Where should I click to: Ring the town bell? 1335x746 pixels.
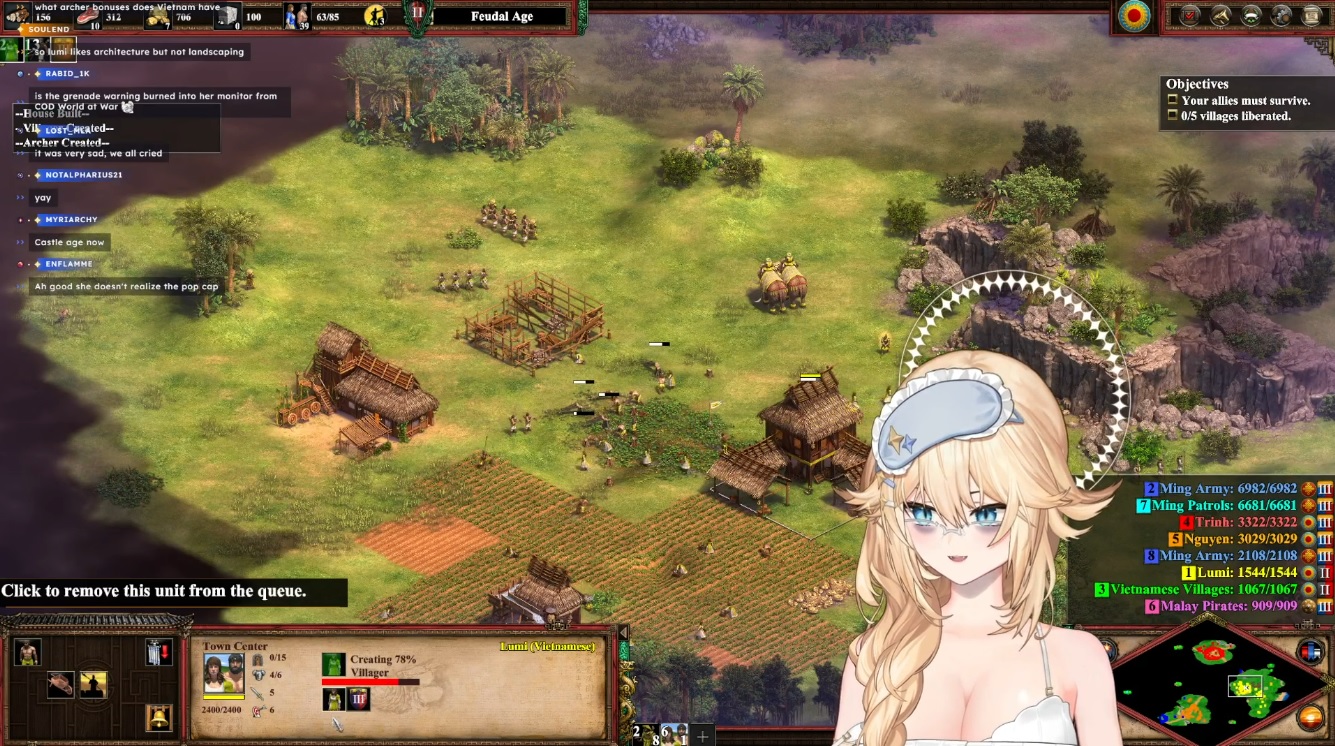point(158,717)
